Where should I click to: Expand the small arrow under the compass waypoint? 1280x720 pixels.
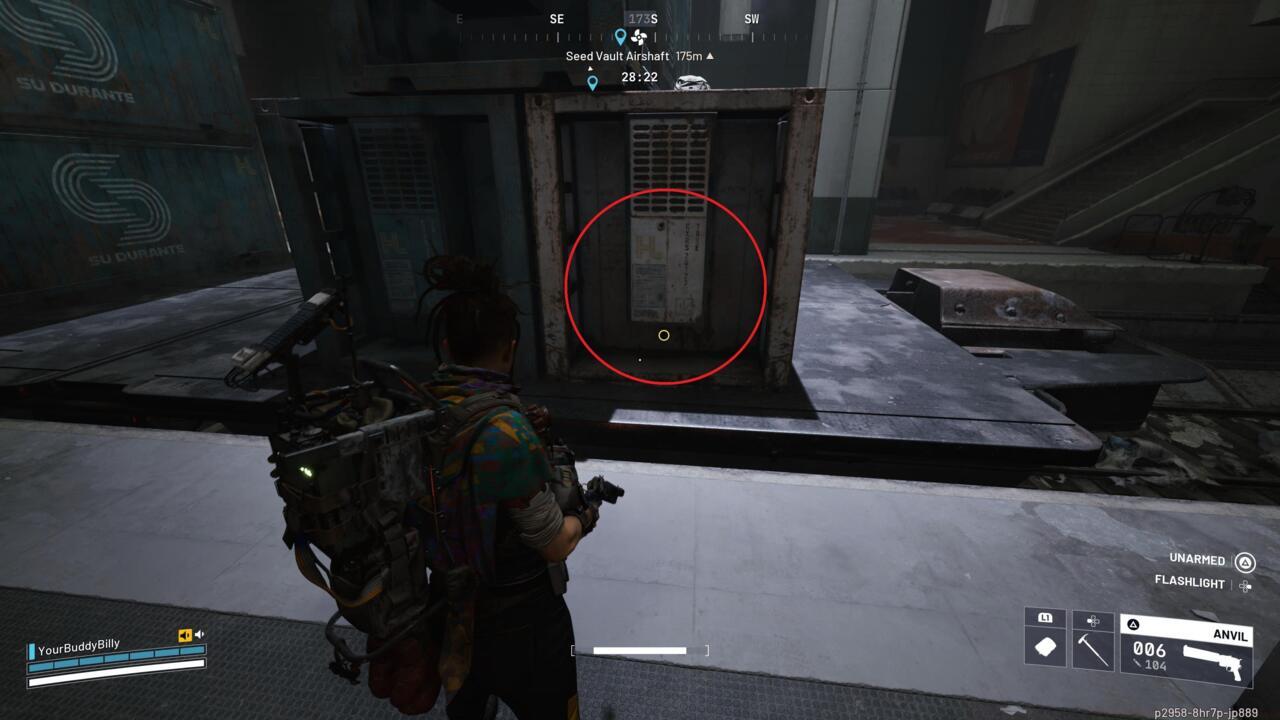(590, 67)
